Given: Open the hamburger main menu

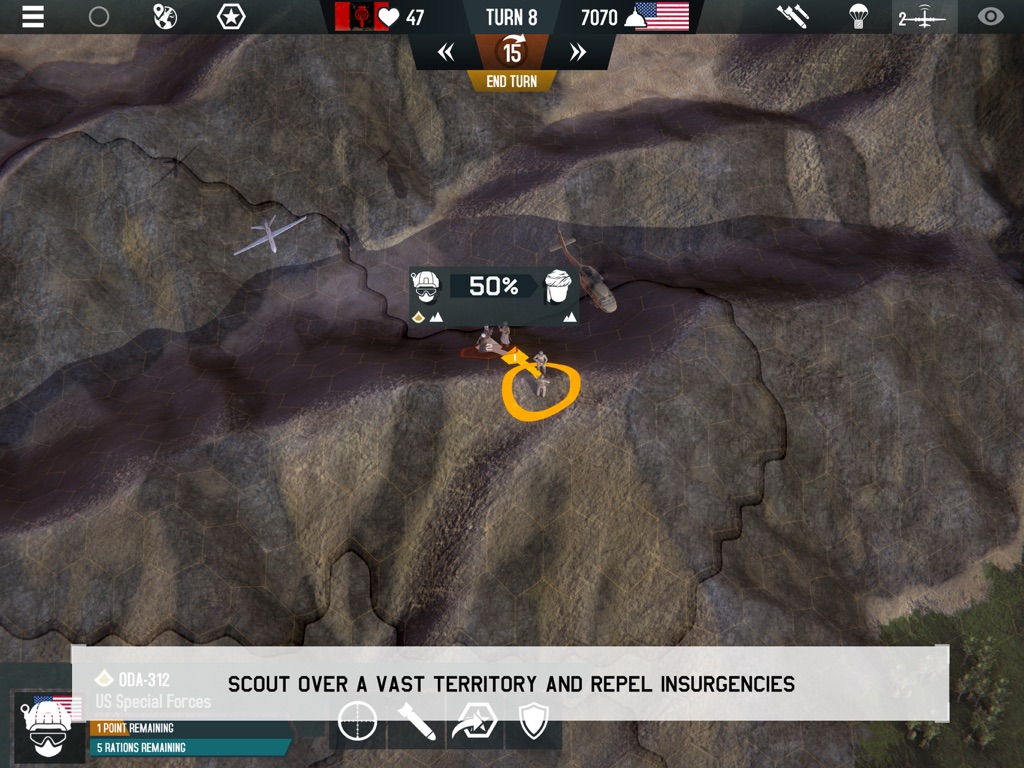Looking at the screenshot, I should pos(33,17).
